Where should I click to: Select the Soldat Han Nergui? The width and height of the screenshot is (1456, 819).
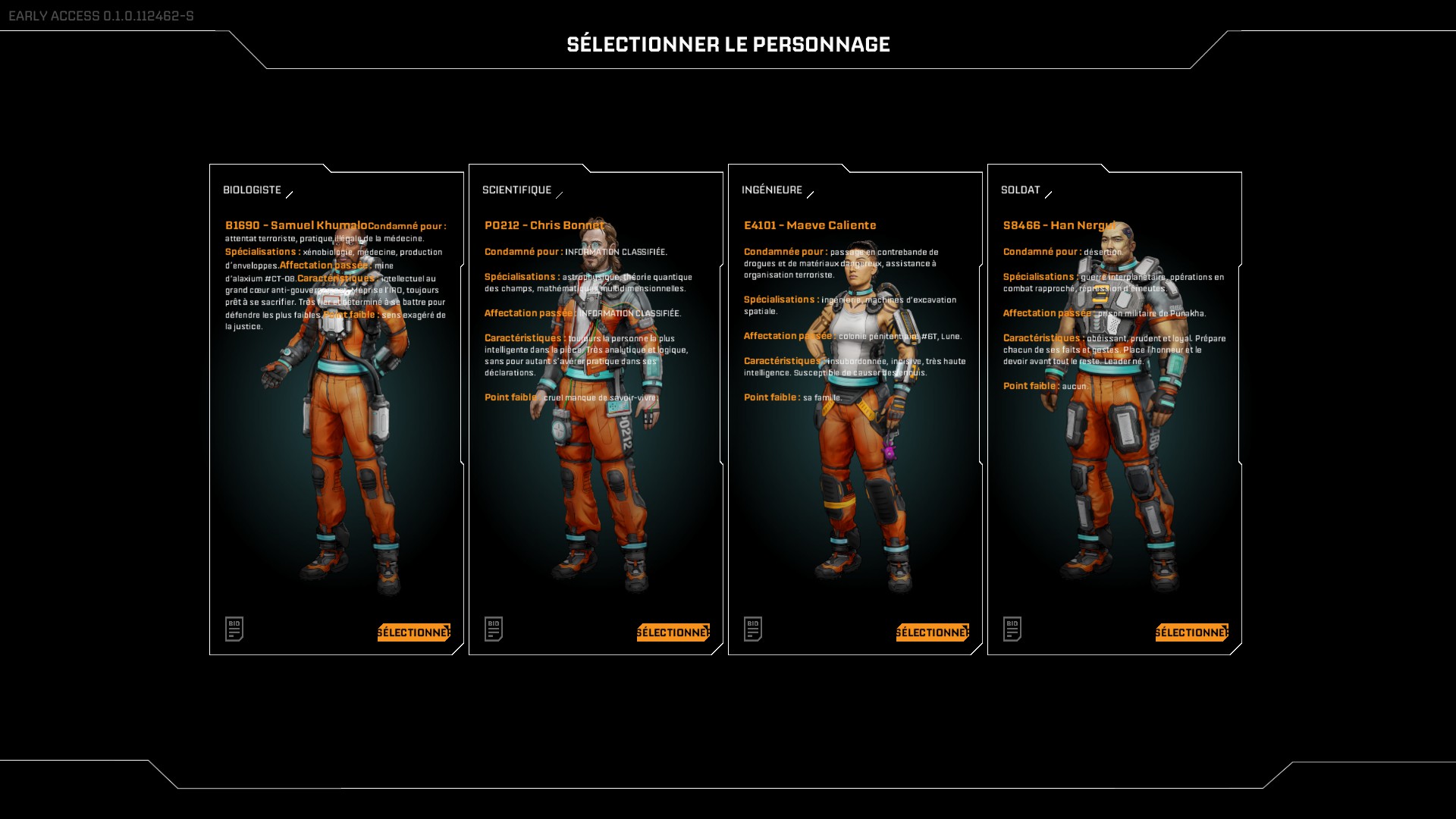pyautogui.click(x=1191, y=632)
